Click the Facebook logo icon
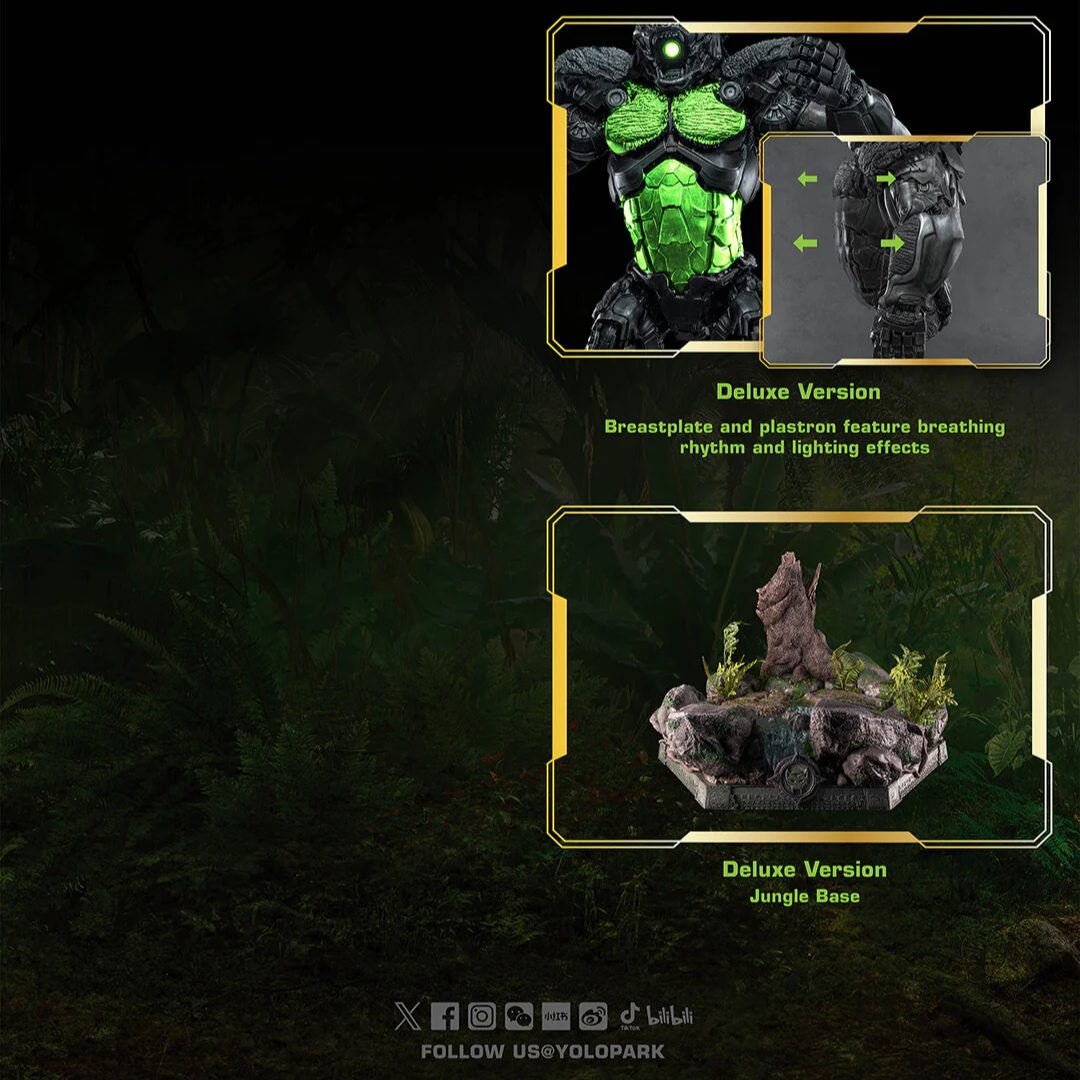Image resolution: width=1080 pixels, height=1080 pixels. (x=445, y=1017)
